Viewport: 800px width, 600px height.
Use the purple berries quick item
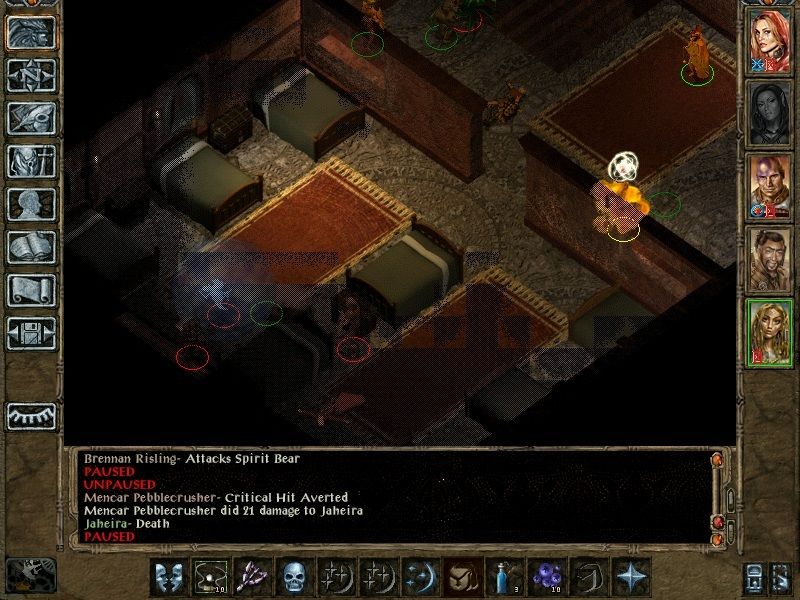pos(544,578)
